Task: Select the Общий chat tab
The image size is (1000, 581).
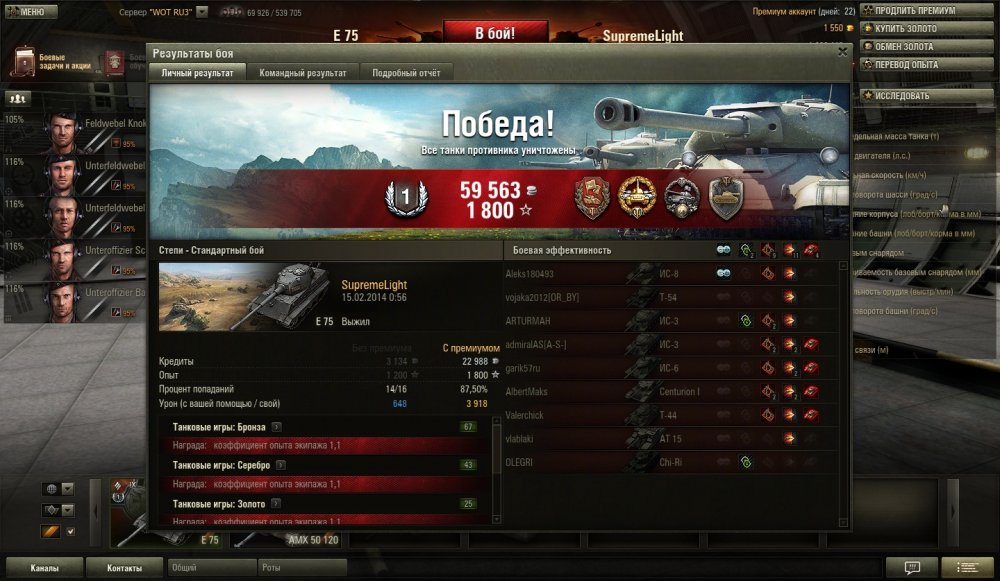Action: point(212,567)
